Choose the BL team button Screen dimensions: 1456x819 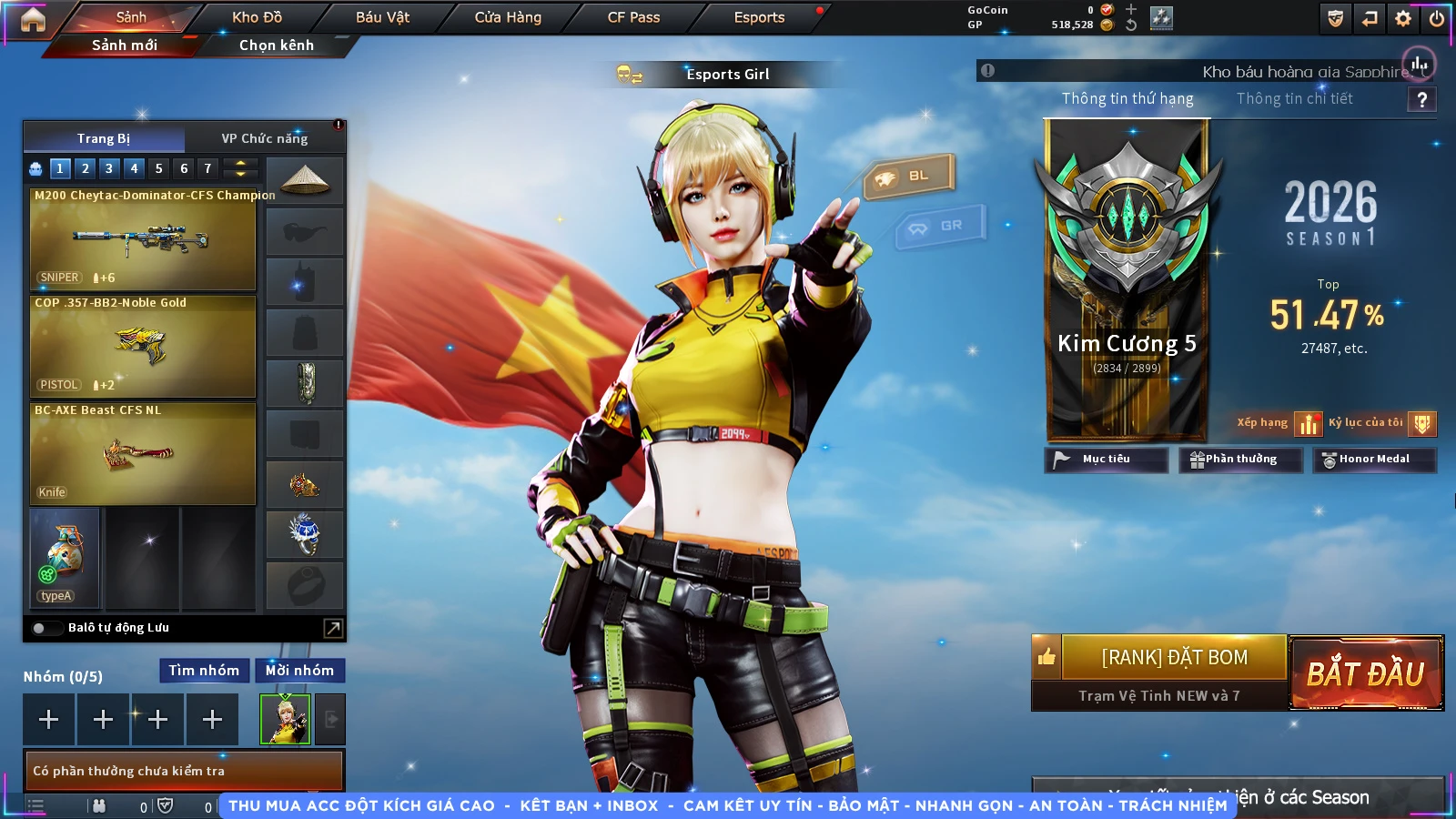pyautogui.click(x=908, y=176)
